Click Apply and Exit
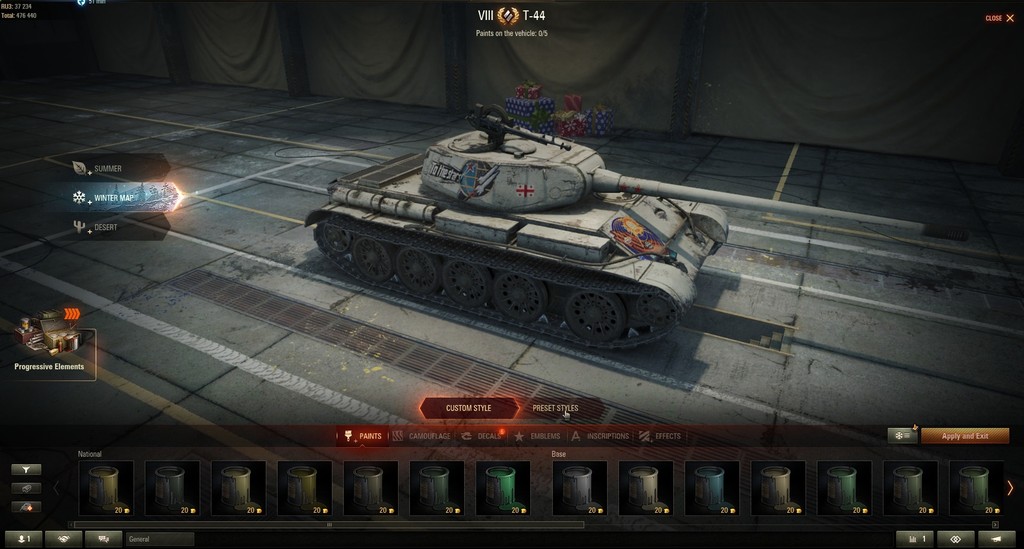This screenshot has height=549, width=1024. [964, 436]
